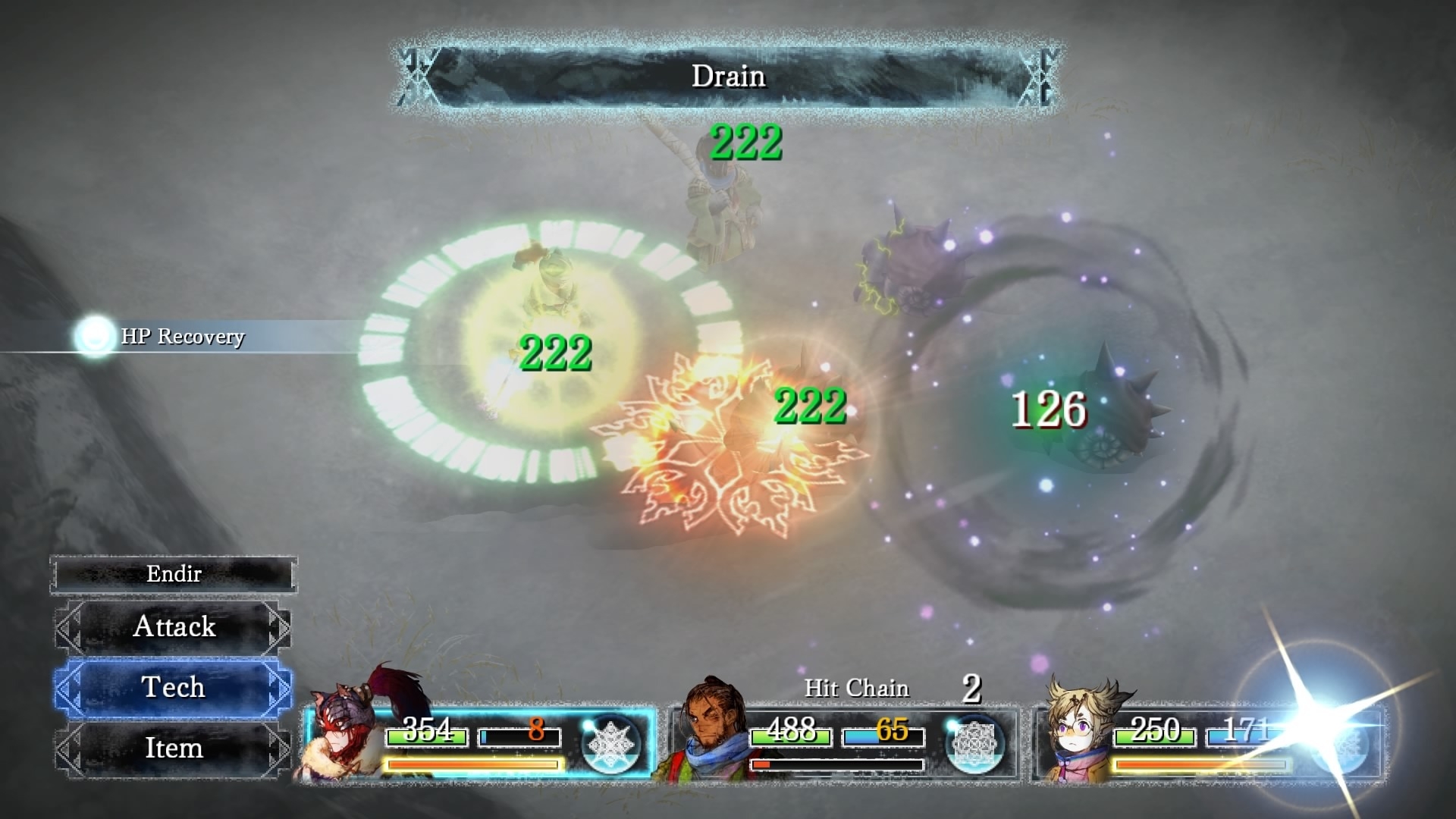Select the Attack command
1456x819 pixels.
click(174, 627)
